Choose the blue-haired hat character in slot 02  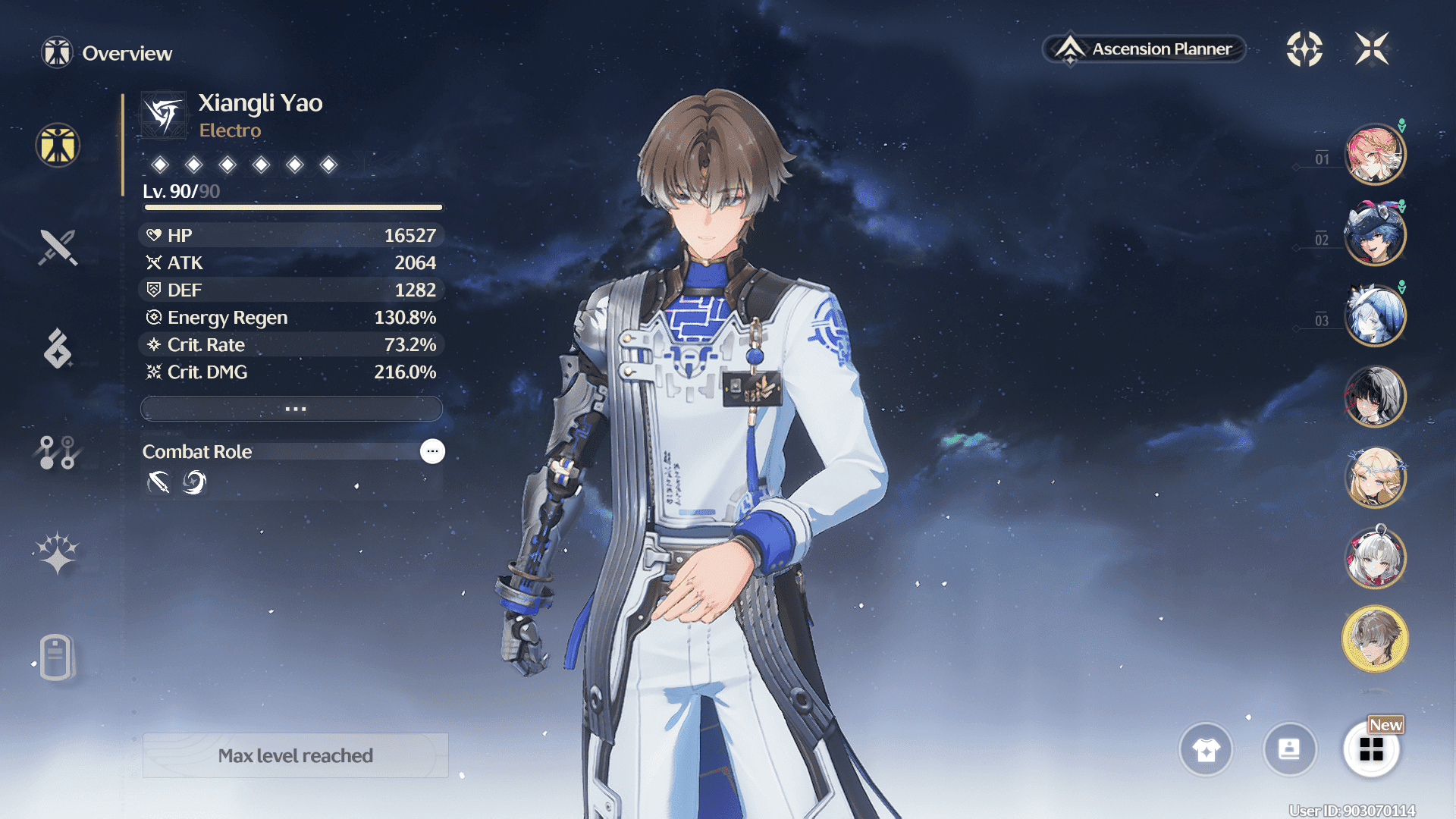[1374, 235]
